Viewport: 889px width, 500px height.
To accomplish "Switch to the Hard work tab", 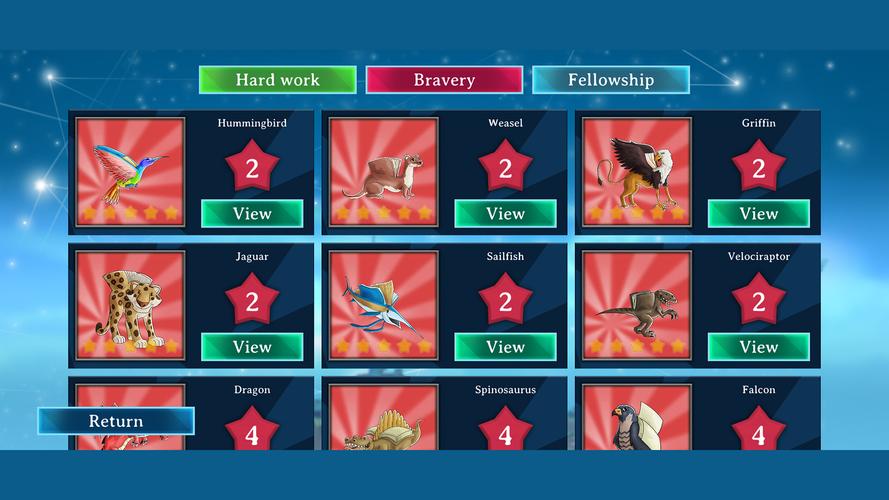I will tap(277, 80).
